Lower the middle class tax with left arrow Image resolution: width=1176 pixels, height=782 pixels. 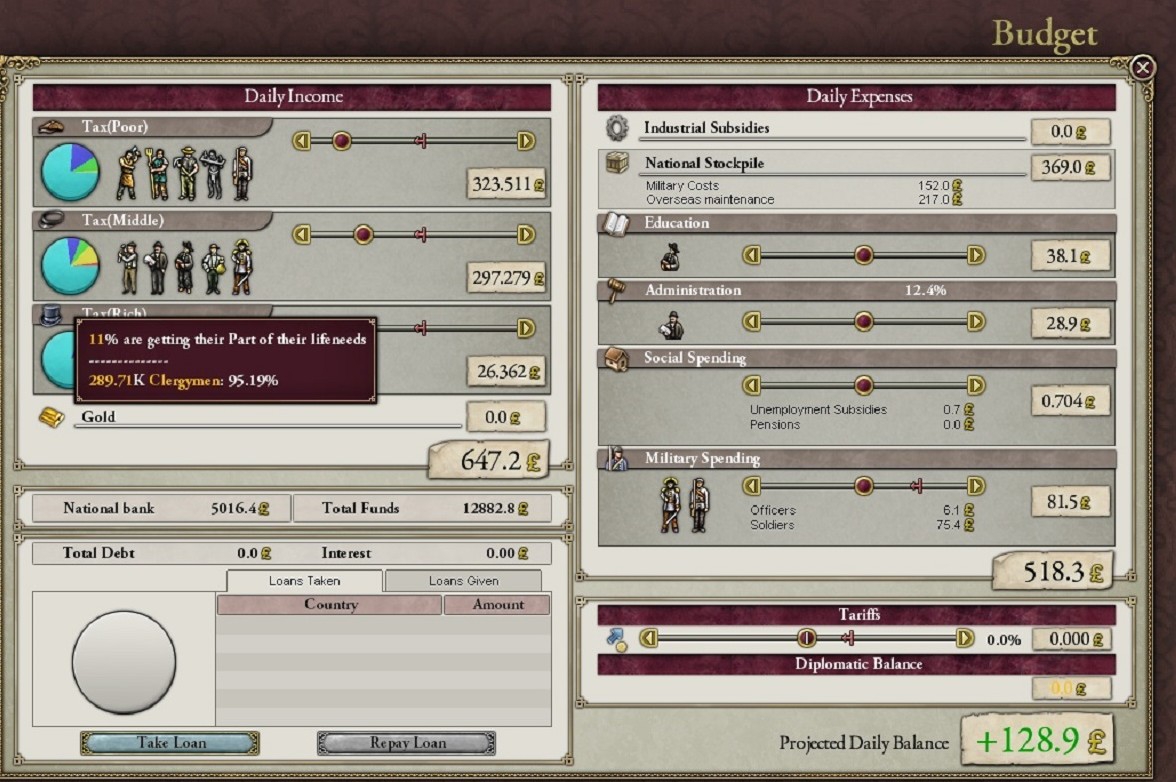[302, 234]
